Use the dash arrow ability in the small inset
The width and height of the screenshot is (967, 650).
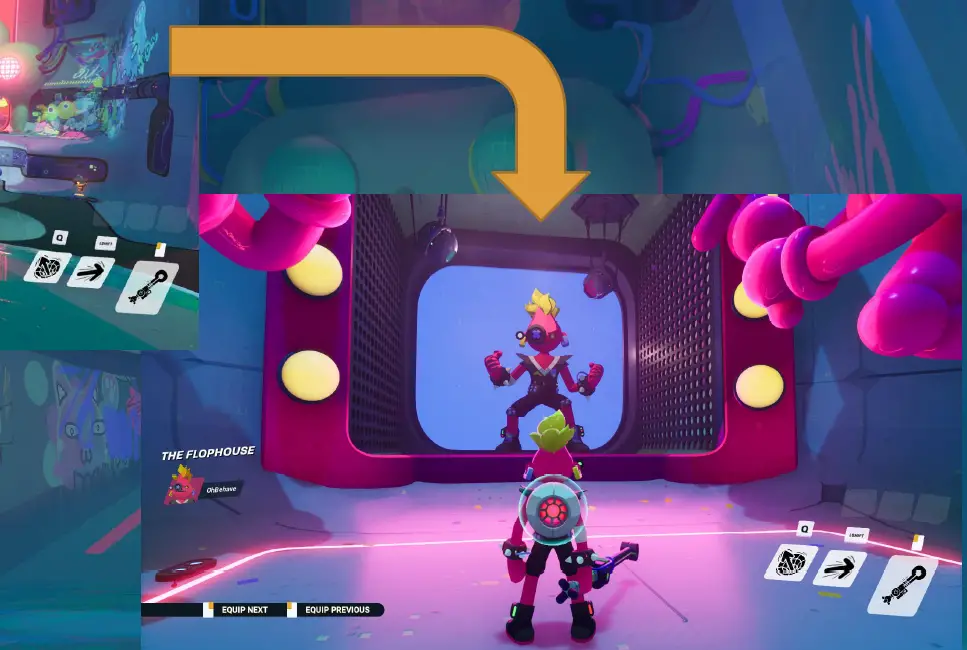click(x=91, y=271)
